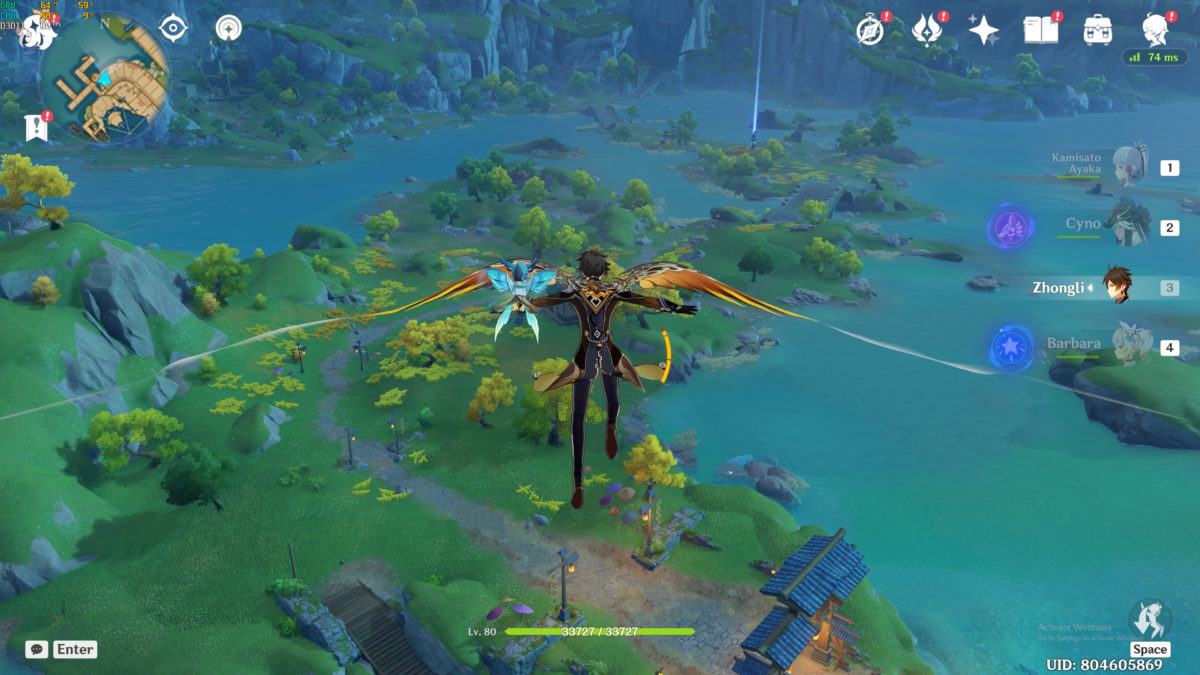Open the inventory backpack icon

coord(1098,30)
